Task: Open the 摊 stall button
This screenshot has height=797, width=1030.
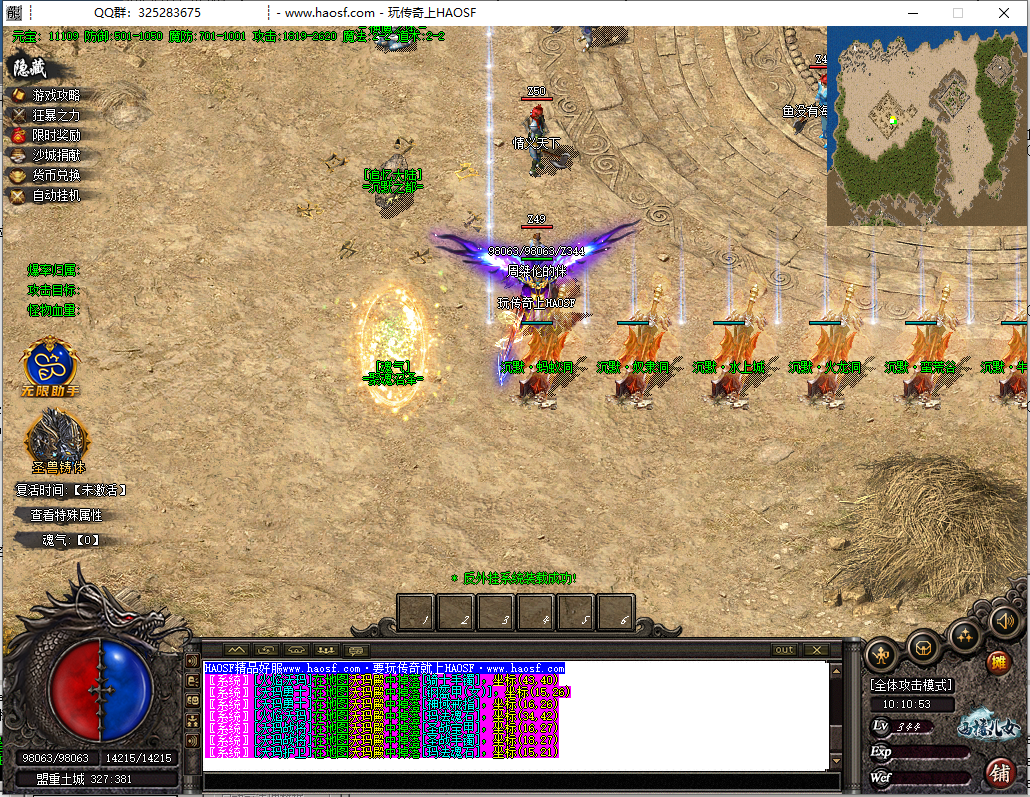Action: click(997, 661)
